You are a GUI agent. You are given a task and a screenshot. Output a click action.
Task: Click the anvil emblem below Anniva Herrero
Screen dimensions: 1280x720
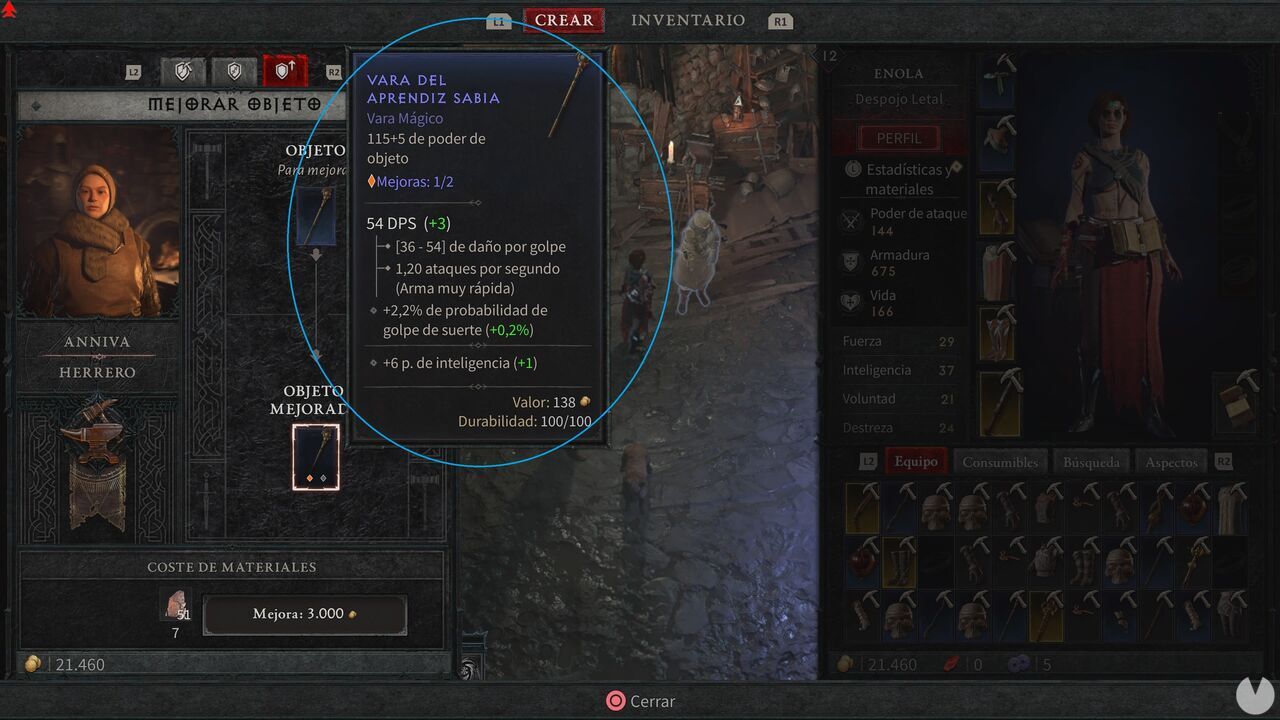[x=97, y=440]
